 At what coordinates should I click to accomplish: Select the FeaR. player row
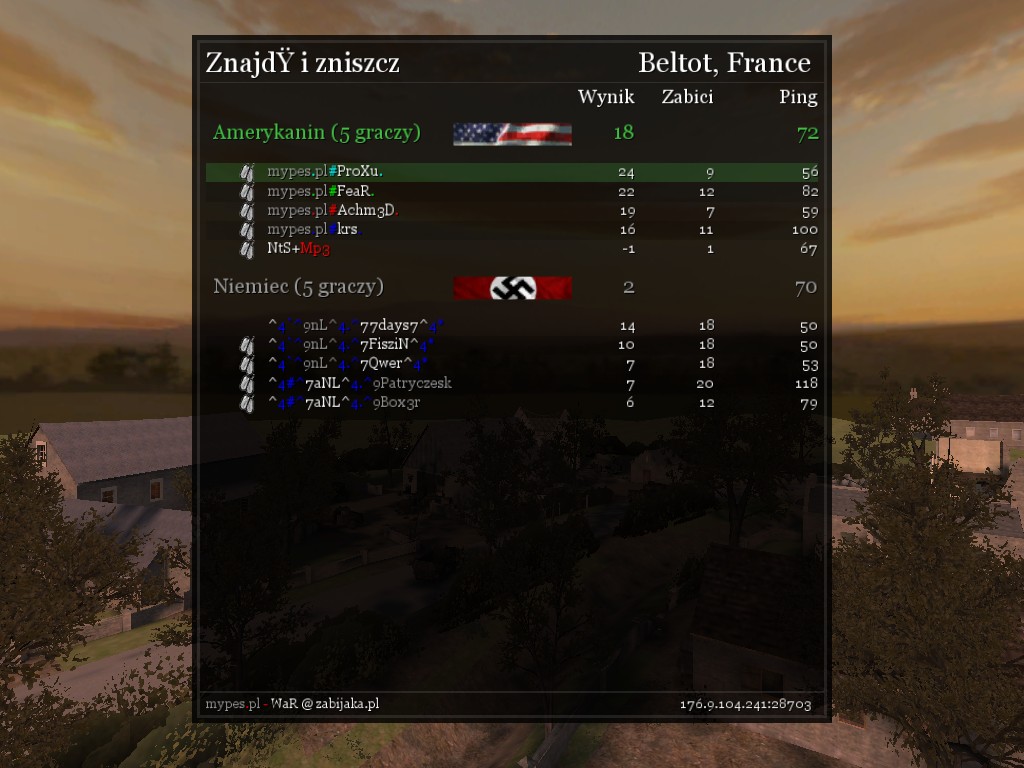(512, 191)
